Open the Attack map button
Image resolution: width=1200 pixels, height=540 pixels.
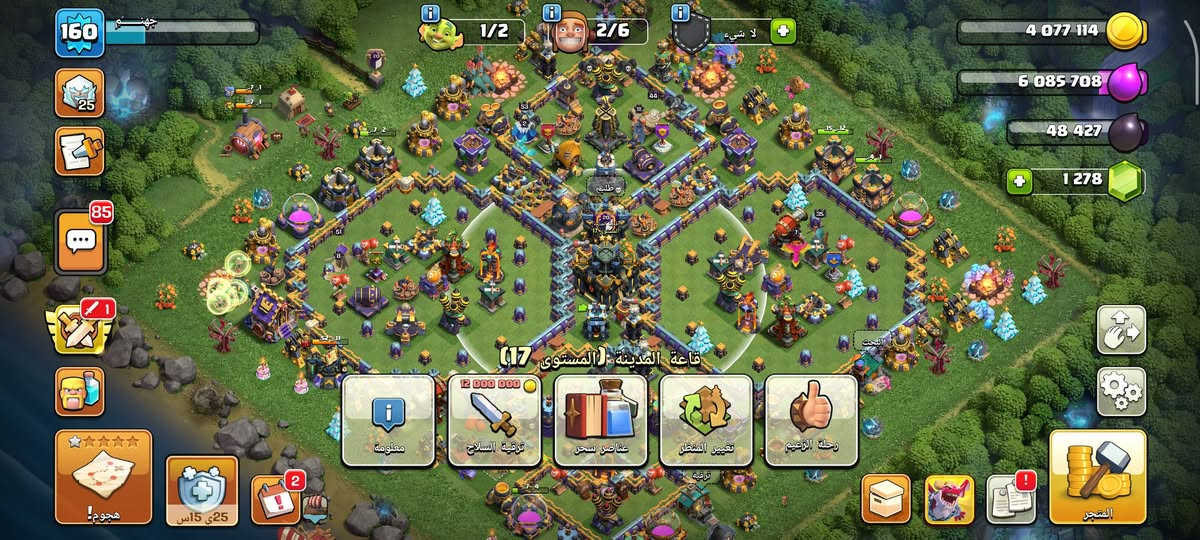point(103,477)
